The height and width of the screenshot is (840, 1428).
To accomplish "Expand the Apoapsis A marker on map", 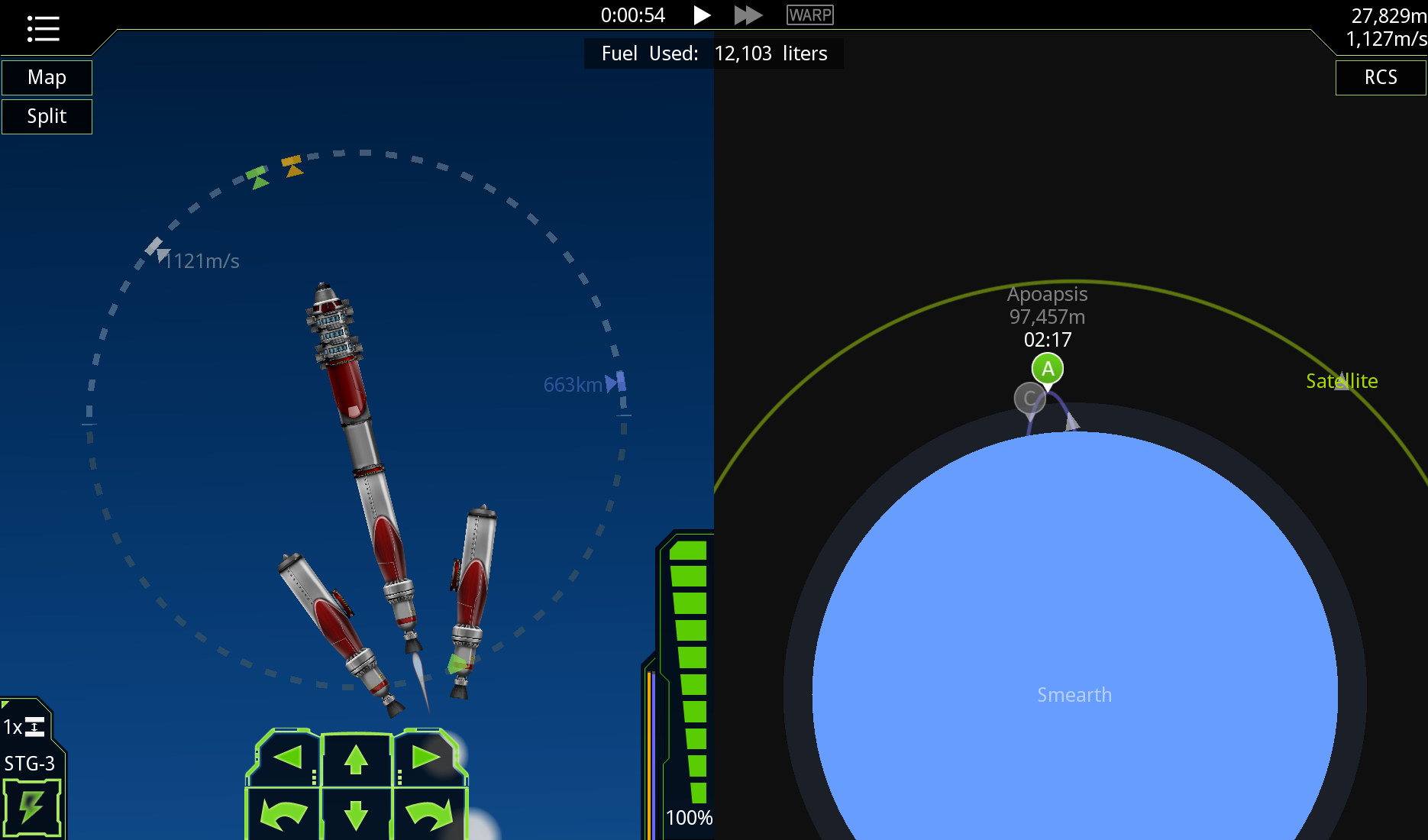I will pyautogui.click(x=1047, y=368).
